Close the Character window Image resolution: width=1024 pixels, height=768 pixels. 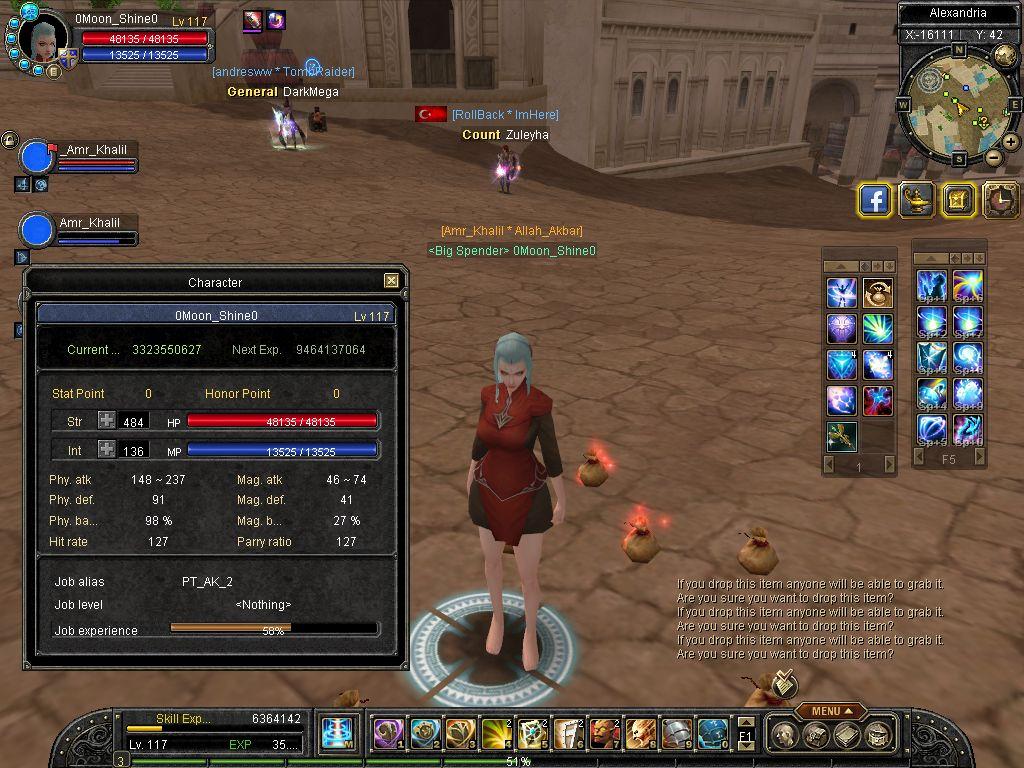(392, 281)
